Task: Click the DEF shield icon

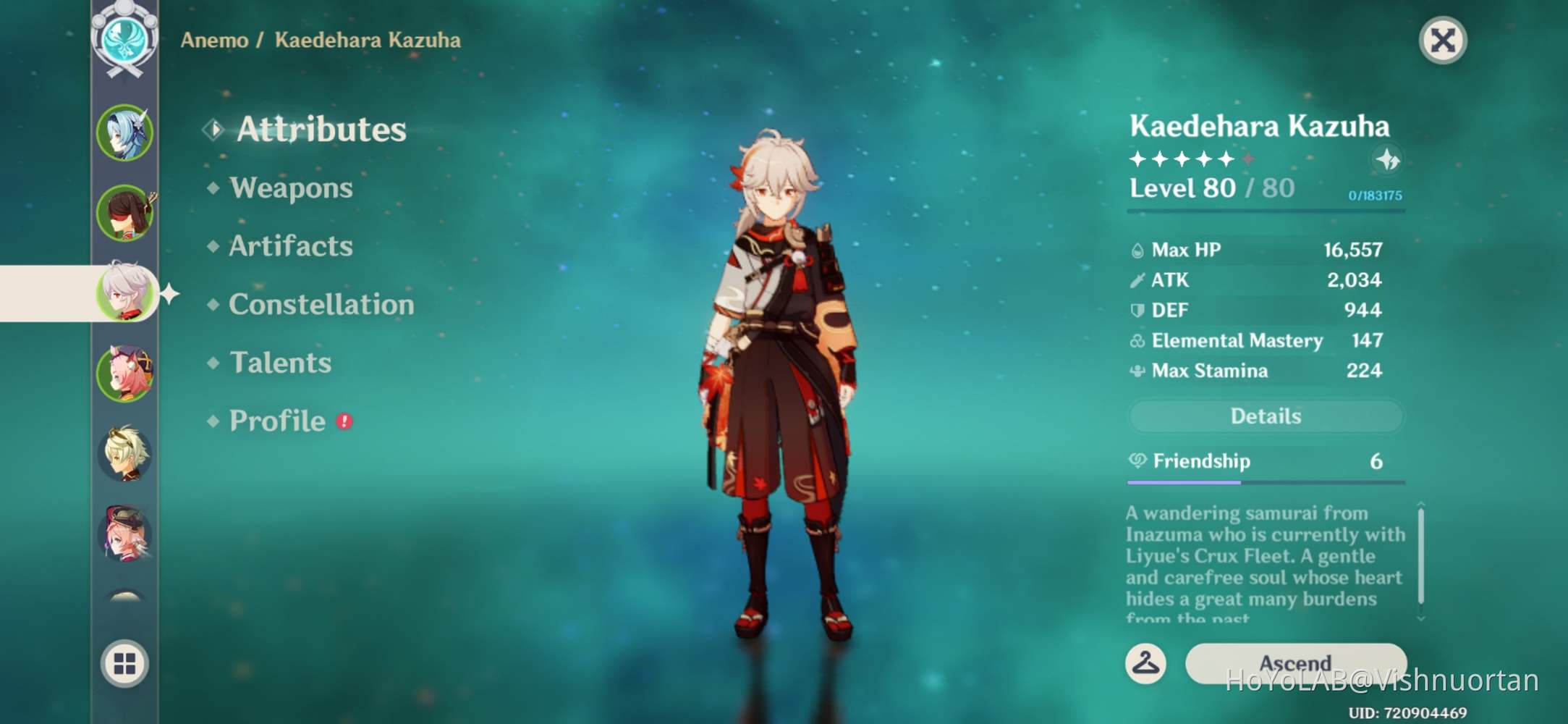Action: 1138,310
